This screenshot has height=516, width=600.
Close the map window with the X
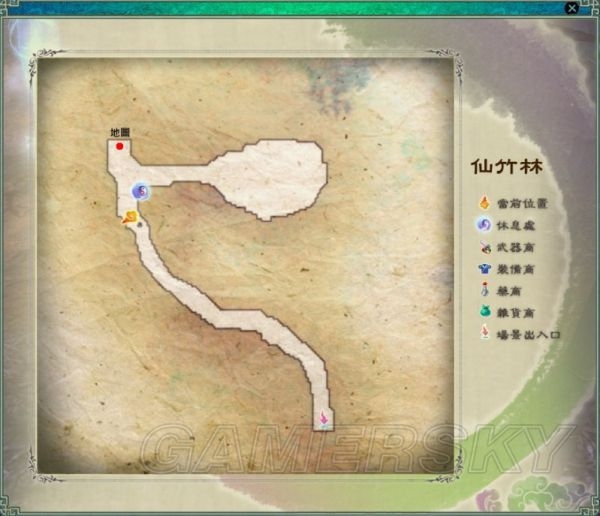(x=571, y=8)
